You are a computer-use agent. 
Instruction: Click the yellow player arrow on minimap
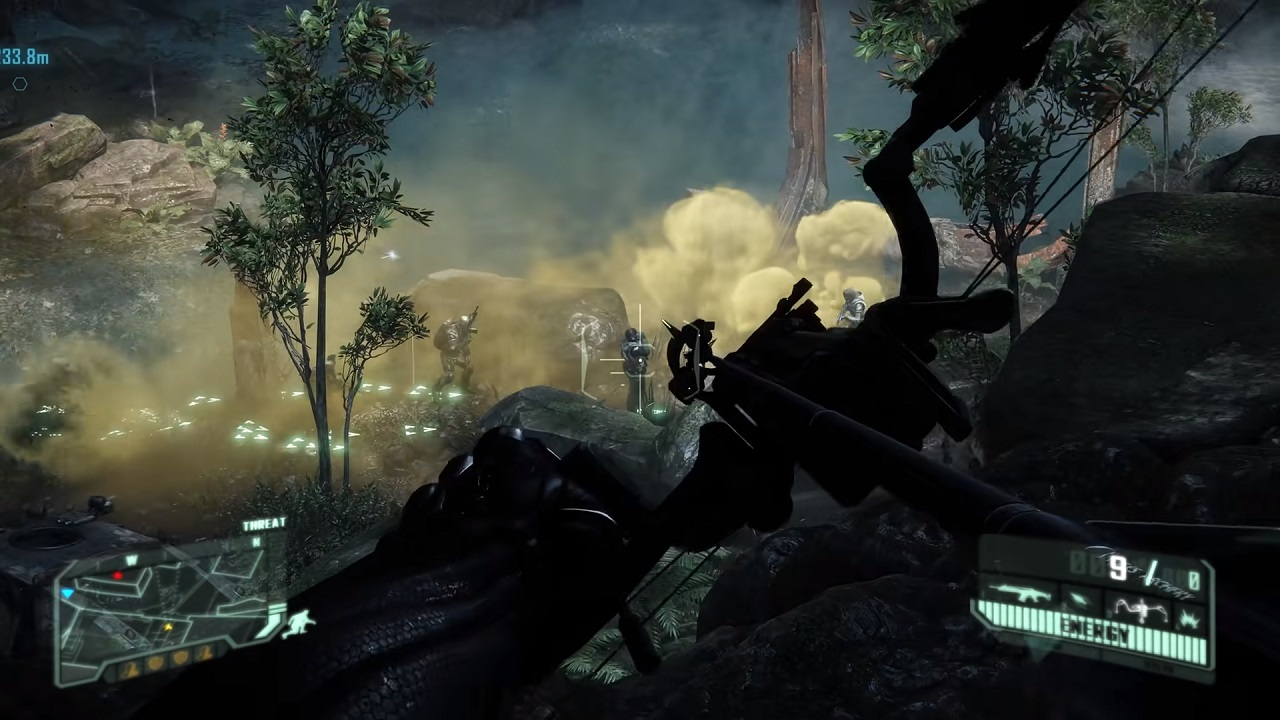(x=167, y=627)
